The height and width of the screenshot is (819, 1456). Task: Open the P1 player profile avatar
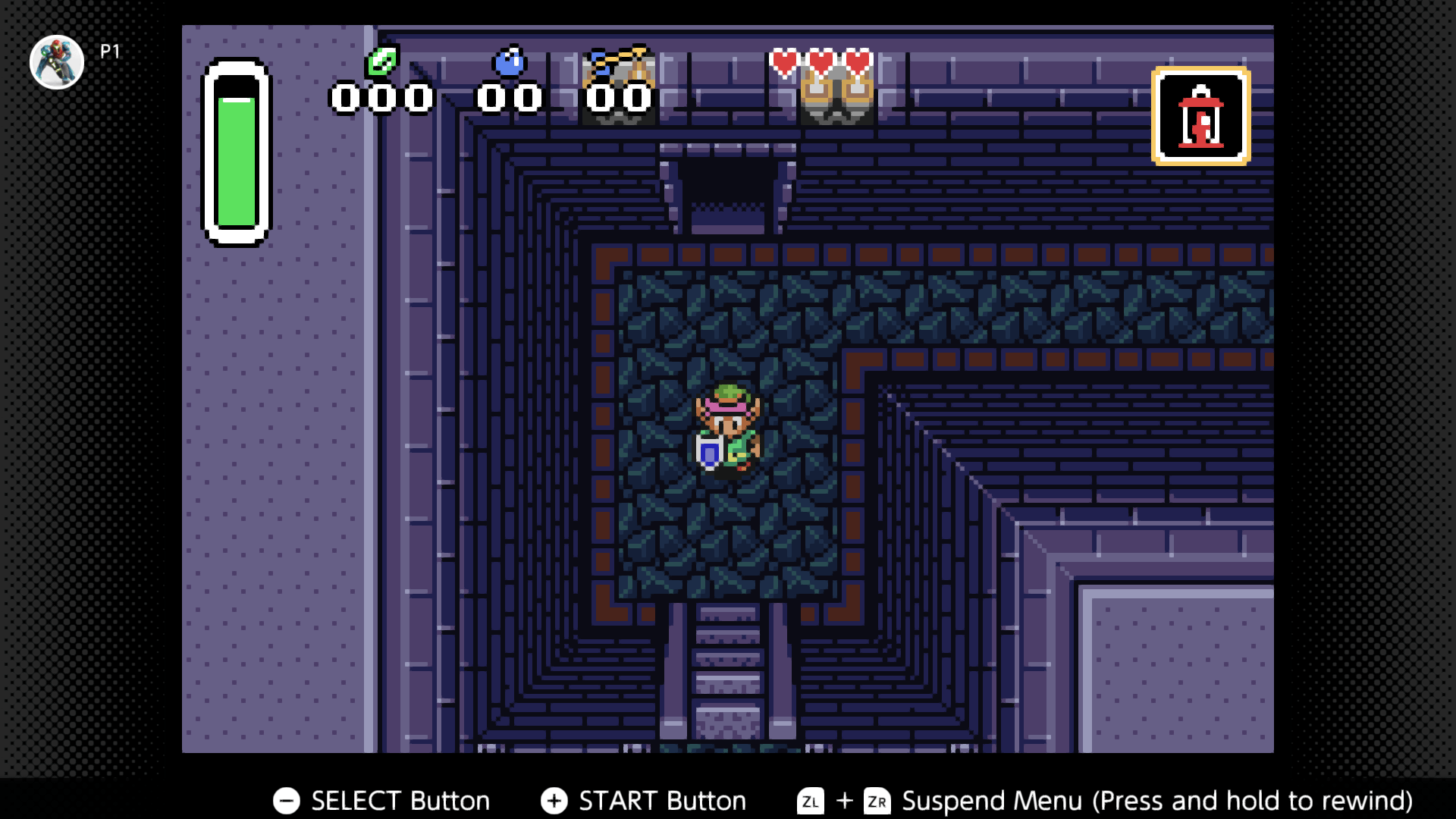[57, 61]
